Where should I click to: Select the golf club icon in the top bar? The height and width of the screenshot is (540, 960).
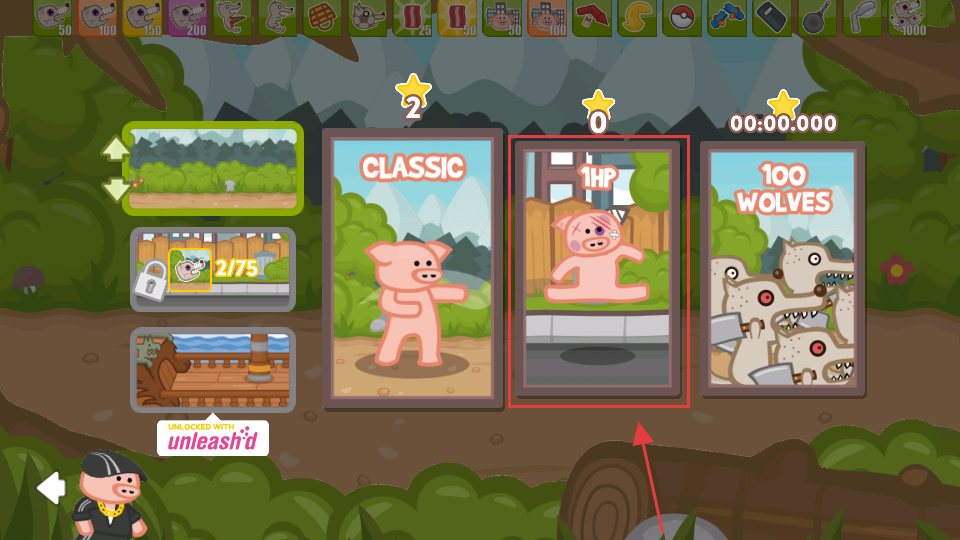pyautogui.click(x=862, y=18)
